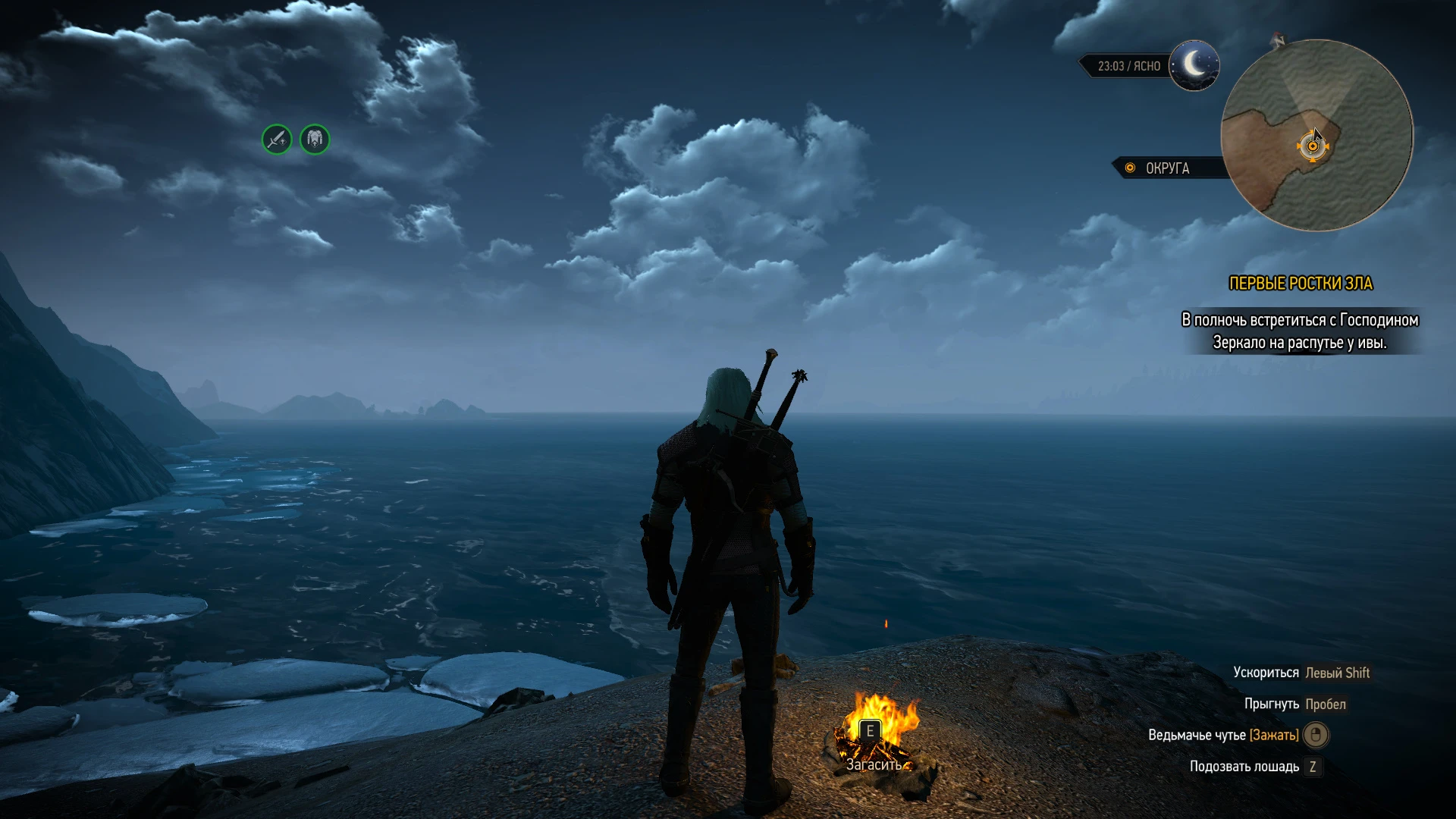Select the ОКРУГА tracked quest label
The width and height of the screenshot is (1456, 819).
point(1169,168)
